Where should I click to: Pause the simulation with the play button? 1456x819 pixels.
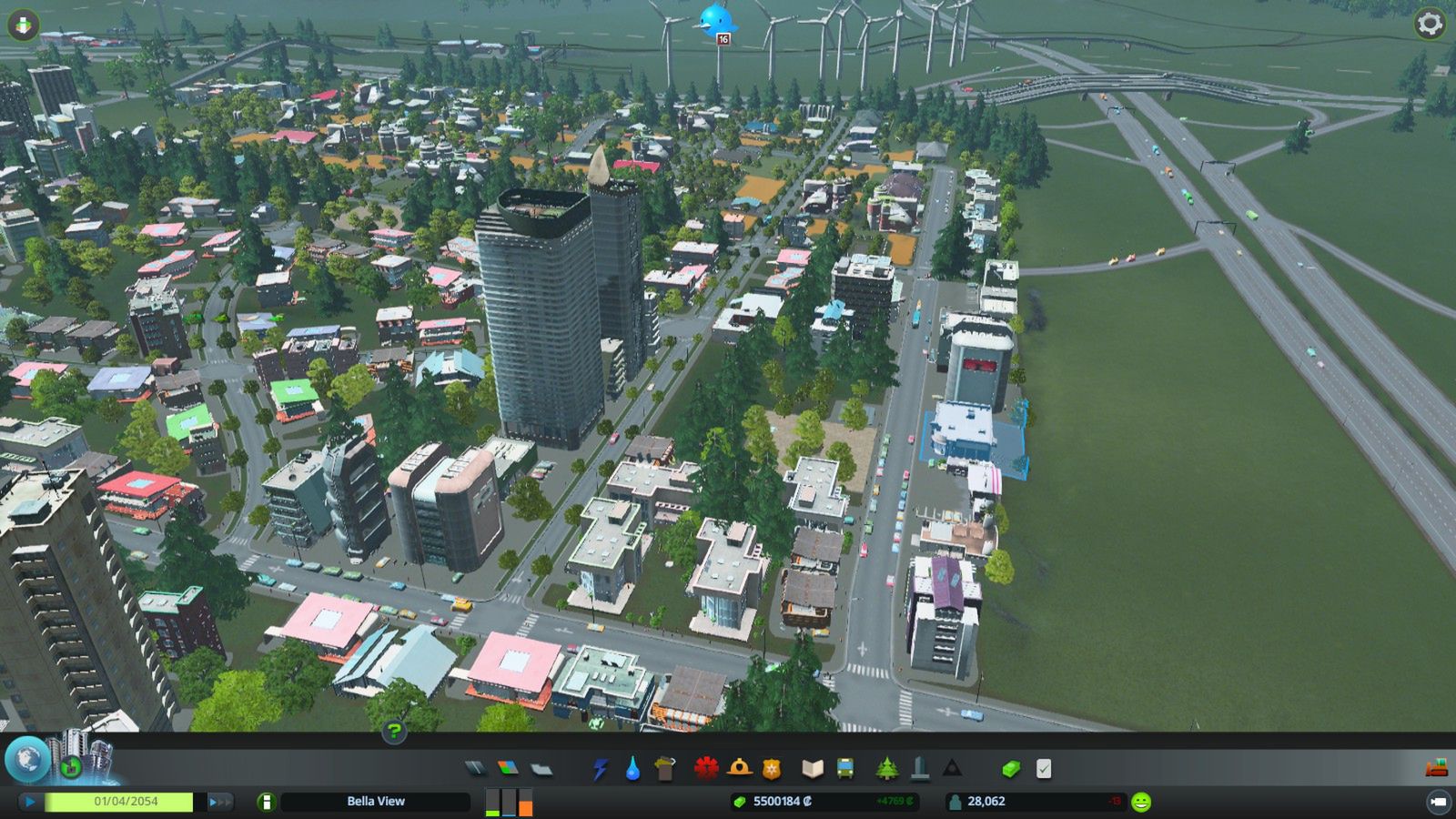[x=28, y=802]
